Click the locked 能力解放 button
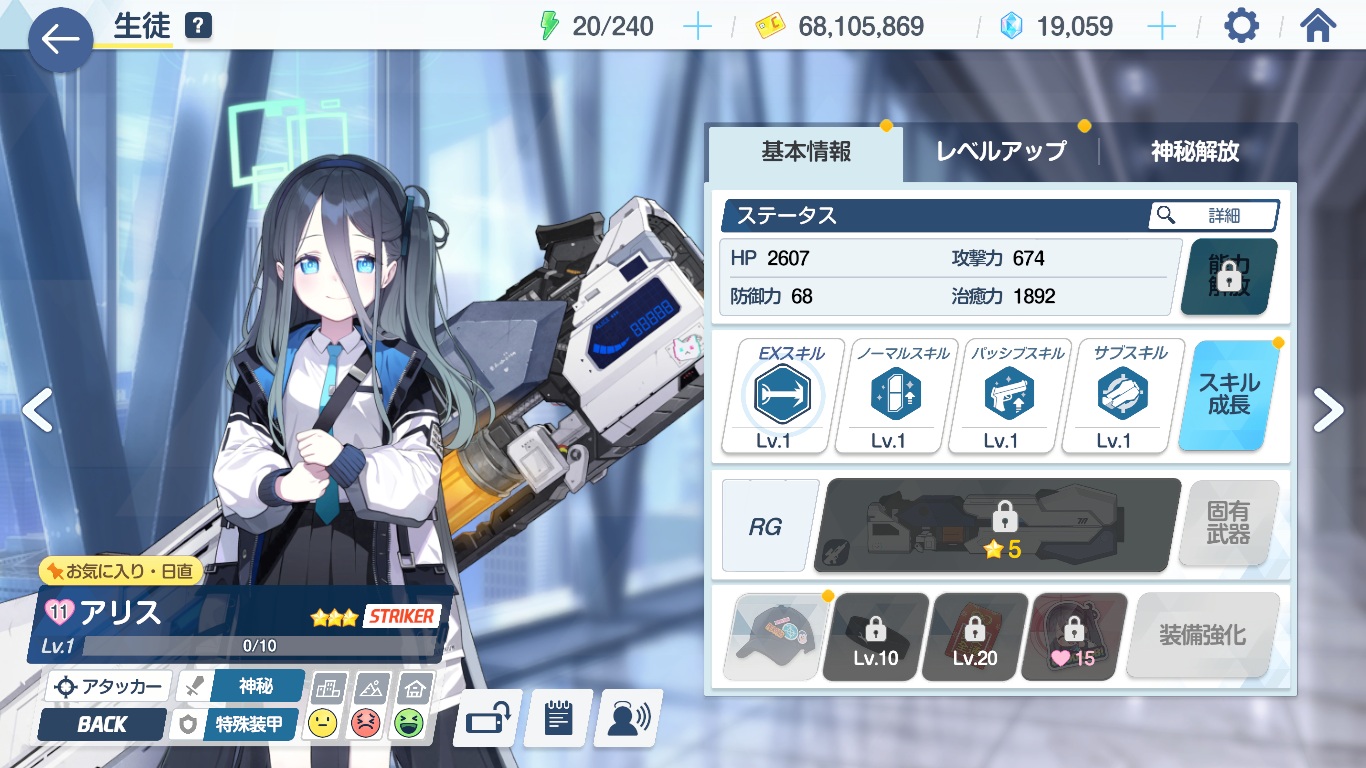The width and height of the screenshot is (1366, 768). (x=1229, y=277)
